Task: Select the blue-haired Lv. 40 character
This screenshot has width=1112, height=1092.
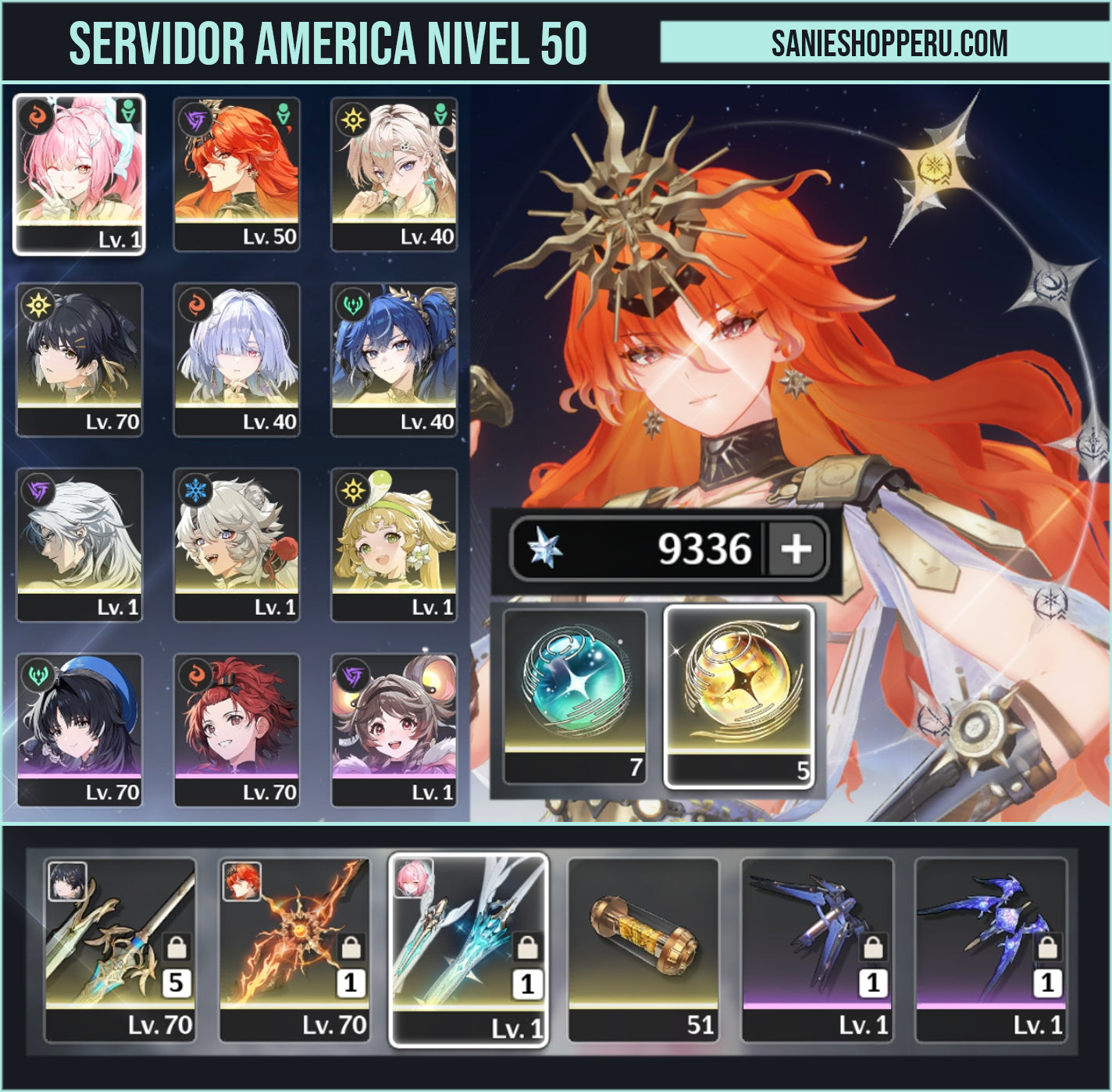Action: [x=394, y=359]
